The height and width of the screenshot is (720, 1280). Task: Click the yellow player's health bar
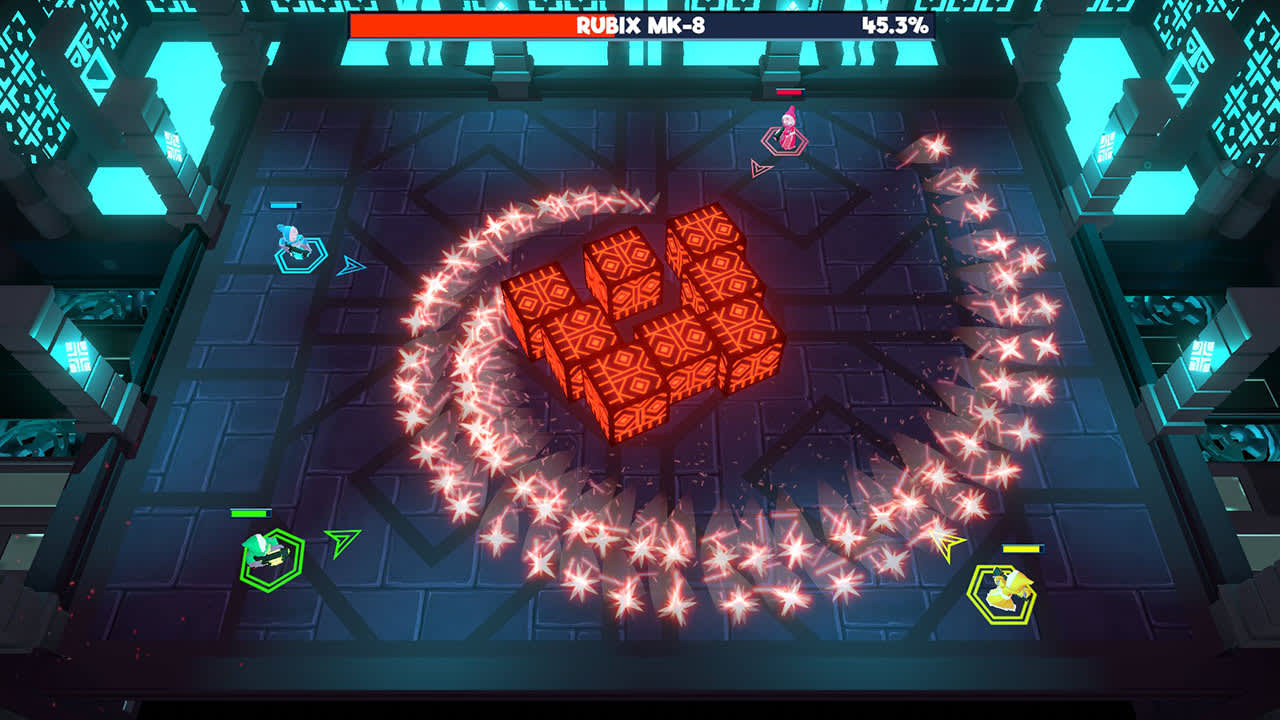1025,548
